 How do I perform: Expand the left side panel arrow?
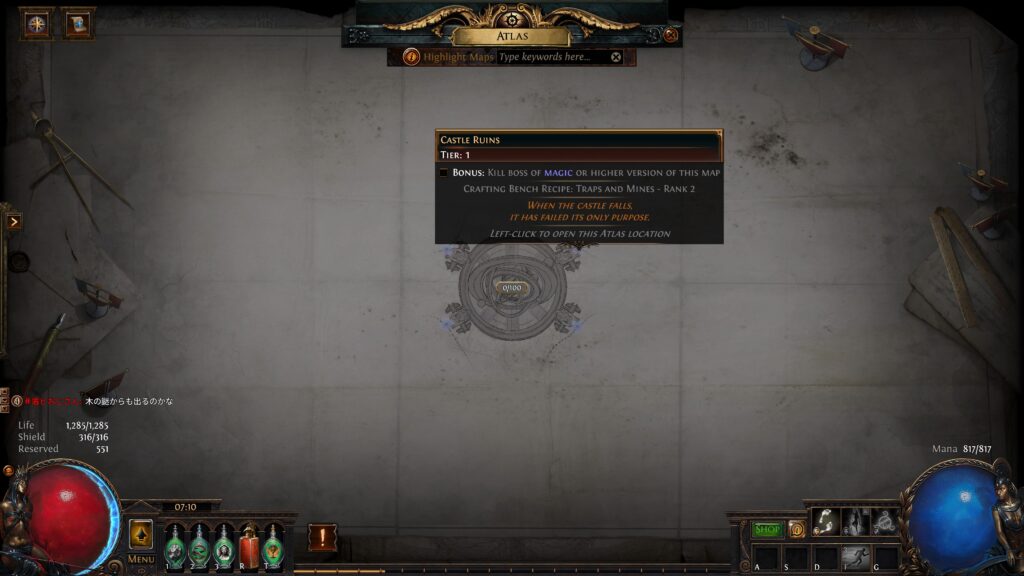click(13, 221)
